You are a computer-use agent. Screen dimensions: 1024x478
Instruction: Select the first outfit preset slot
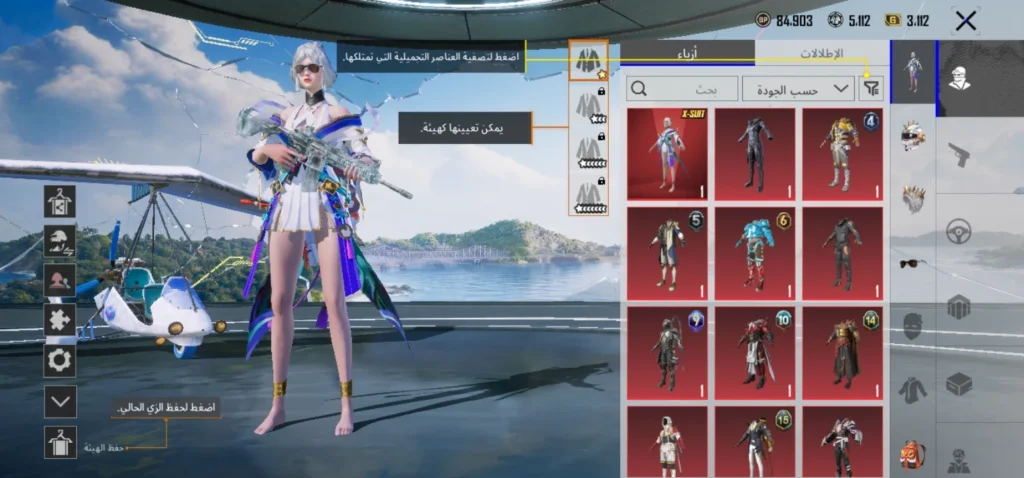pos(588,61)
